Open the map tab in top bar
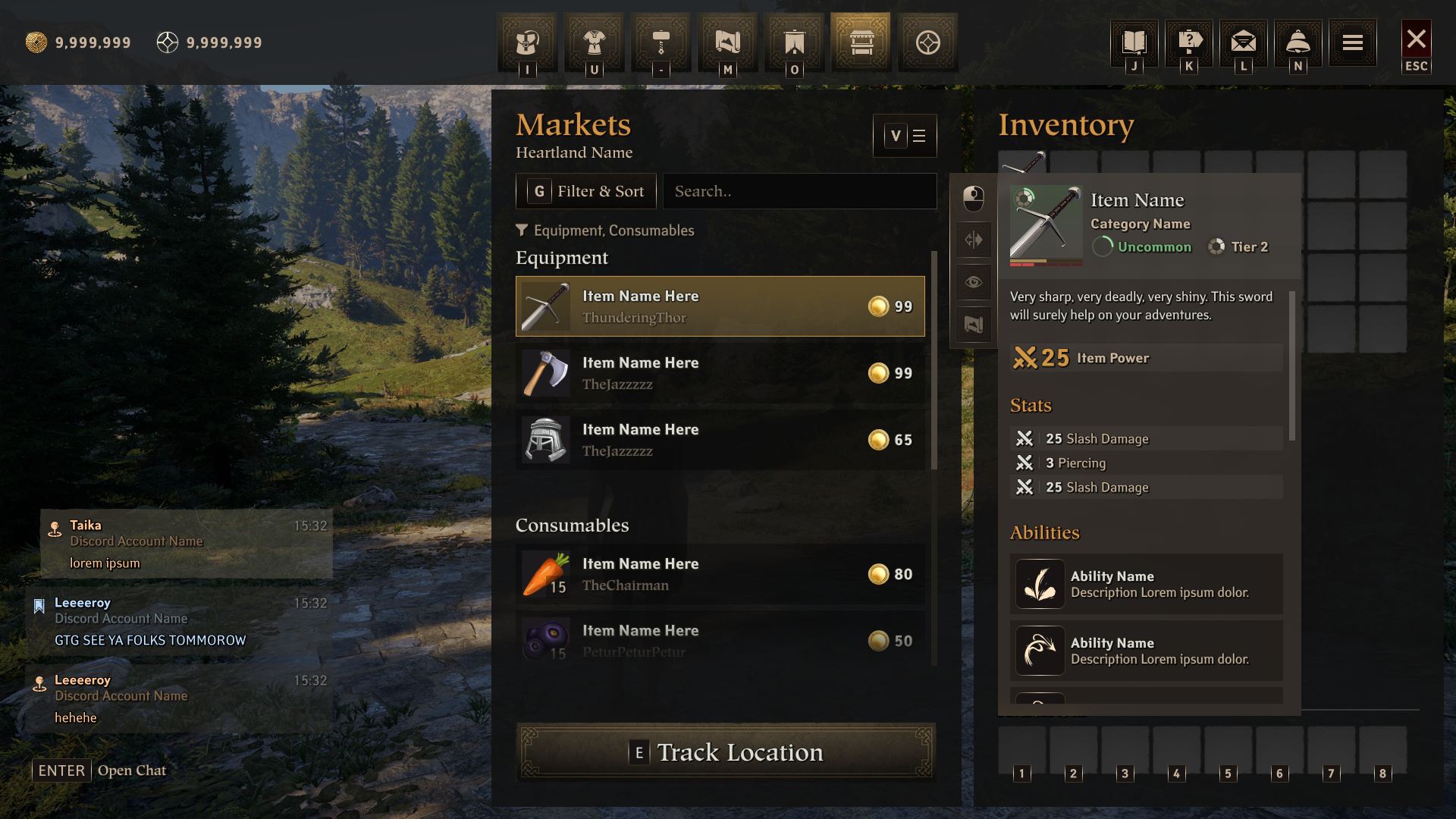The height and width of the screenshot is (819, 1456). click(x=727, y=42)
